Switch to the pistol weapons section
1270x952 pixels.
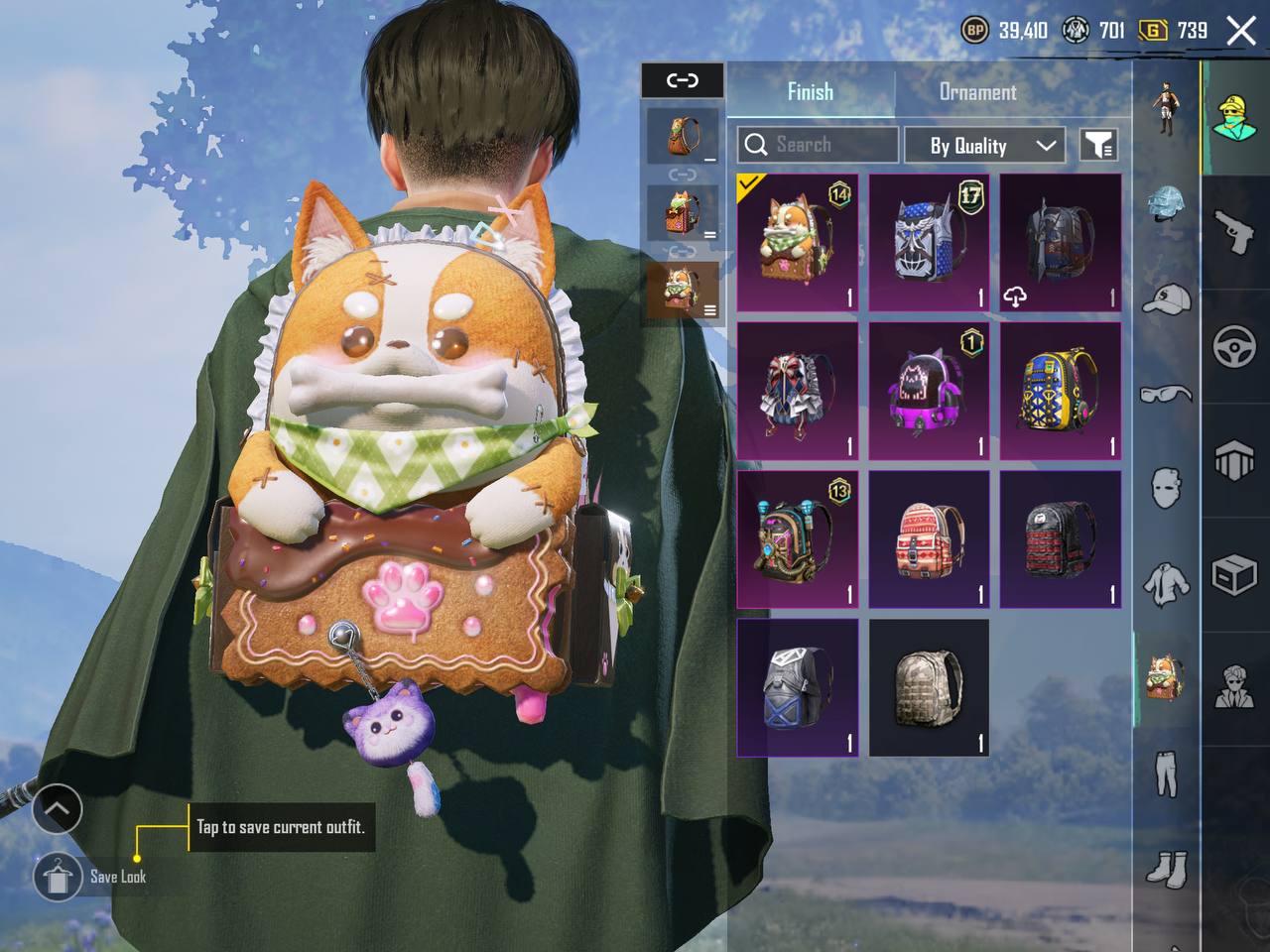[x=1234, y=230]
